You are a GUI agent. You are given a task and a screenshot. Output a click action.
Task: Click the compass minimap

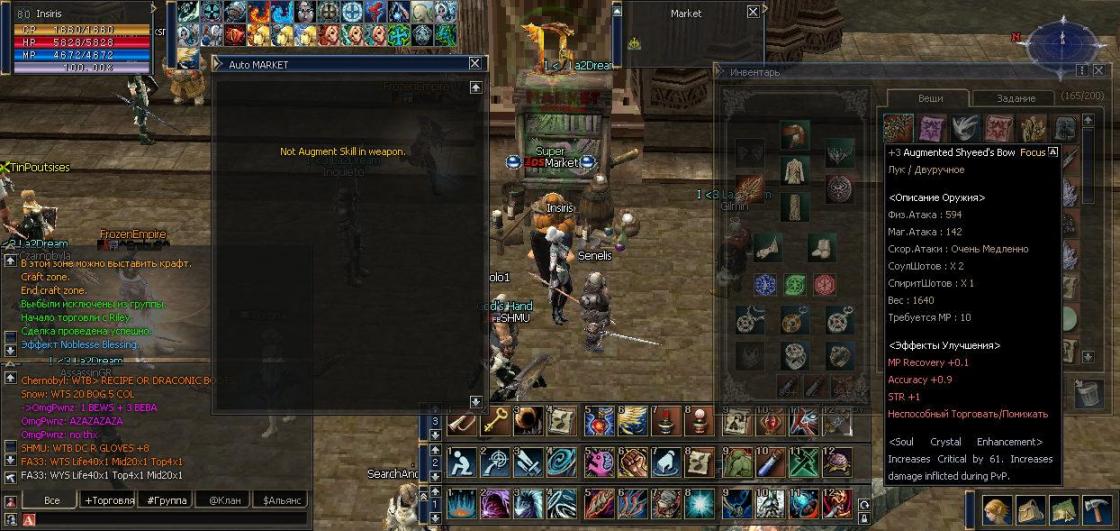[x=1063, y=42]
